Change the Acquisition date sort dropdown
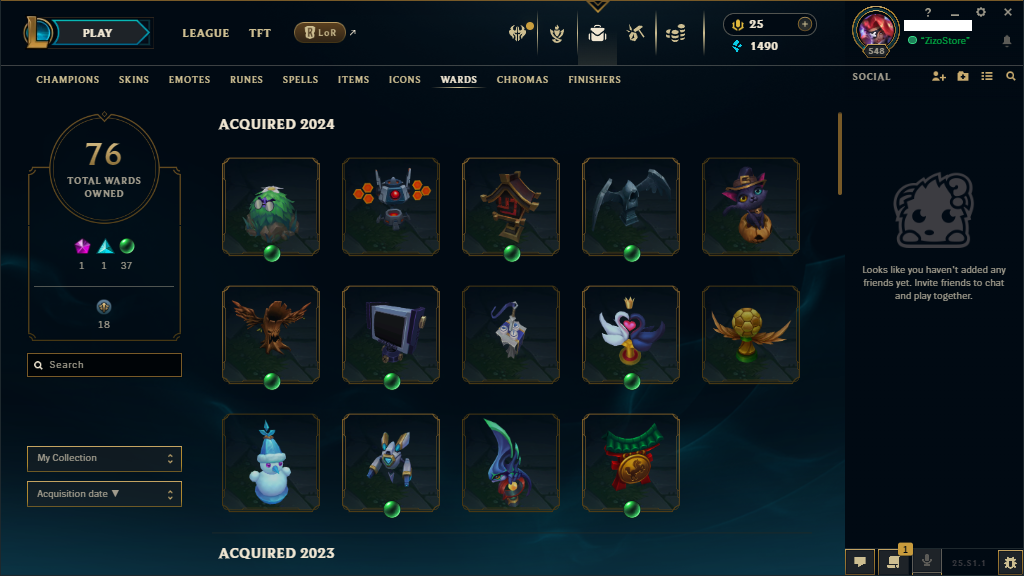Image resolution: width=1024 pixels, height=576 pixels. point(104,494)
